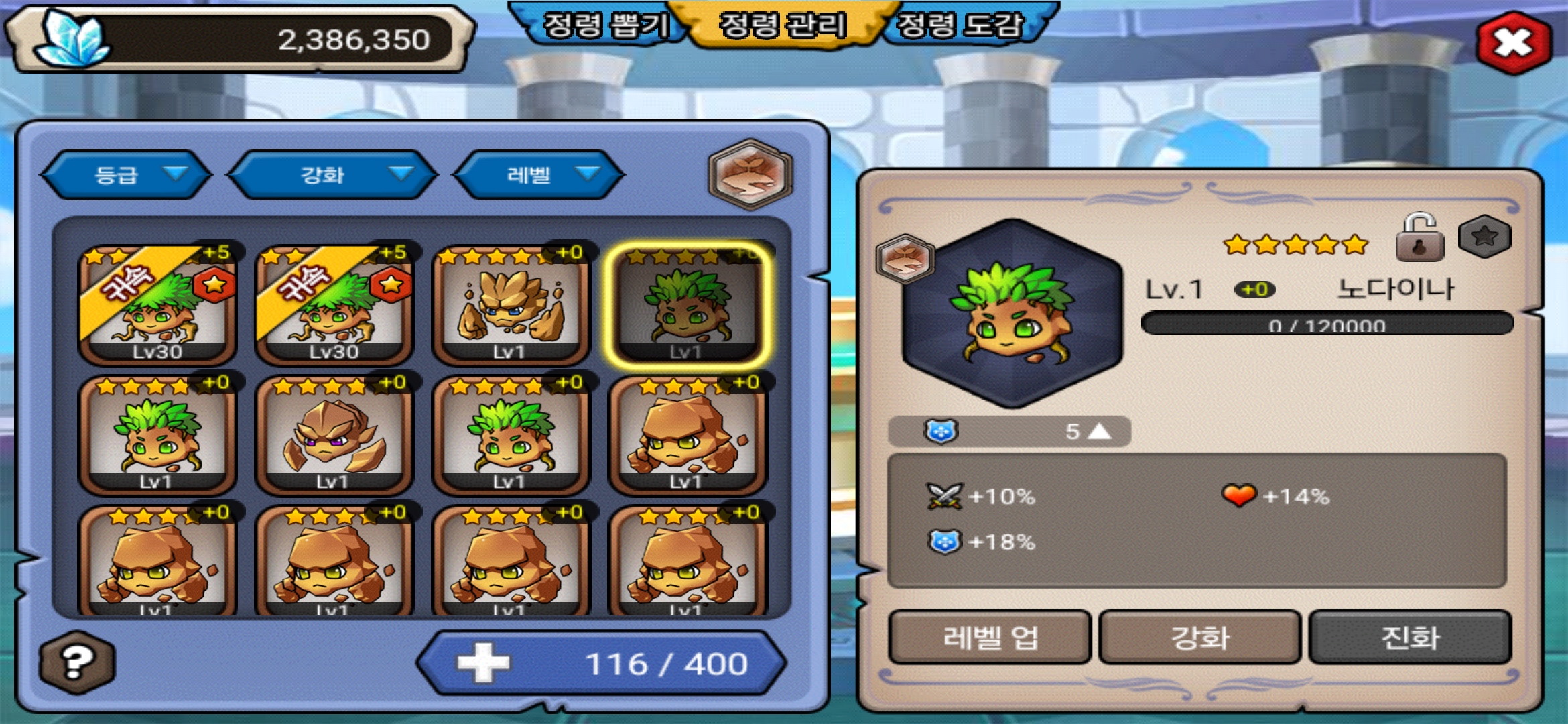Select the purple-eyed rock spirit
Screen dimensions: 1568x724
click(x=334, y=436)
